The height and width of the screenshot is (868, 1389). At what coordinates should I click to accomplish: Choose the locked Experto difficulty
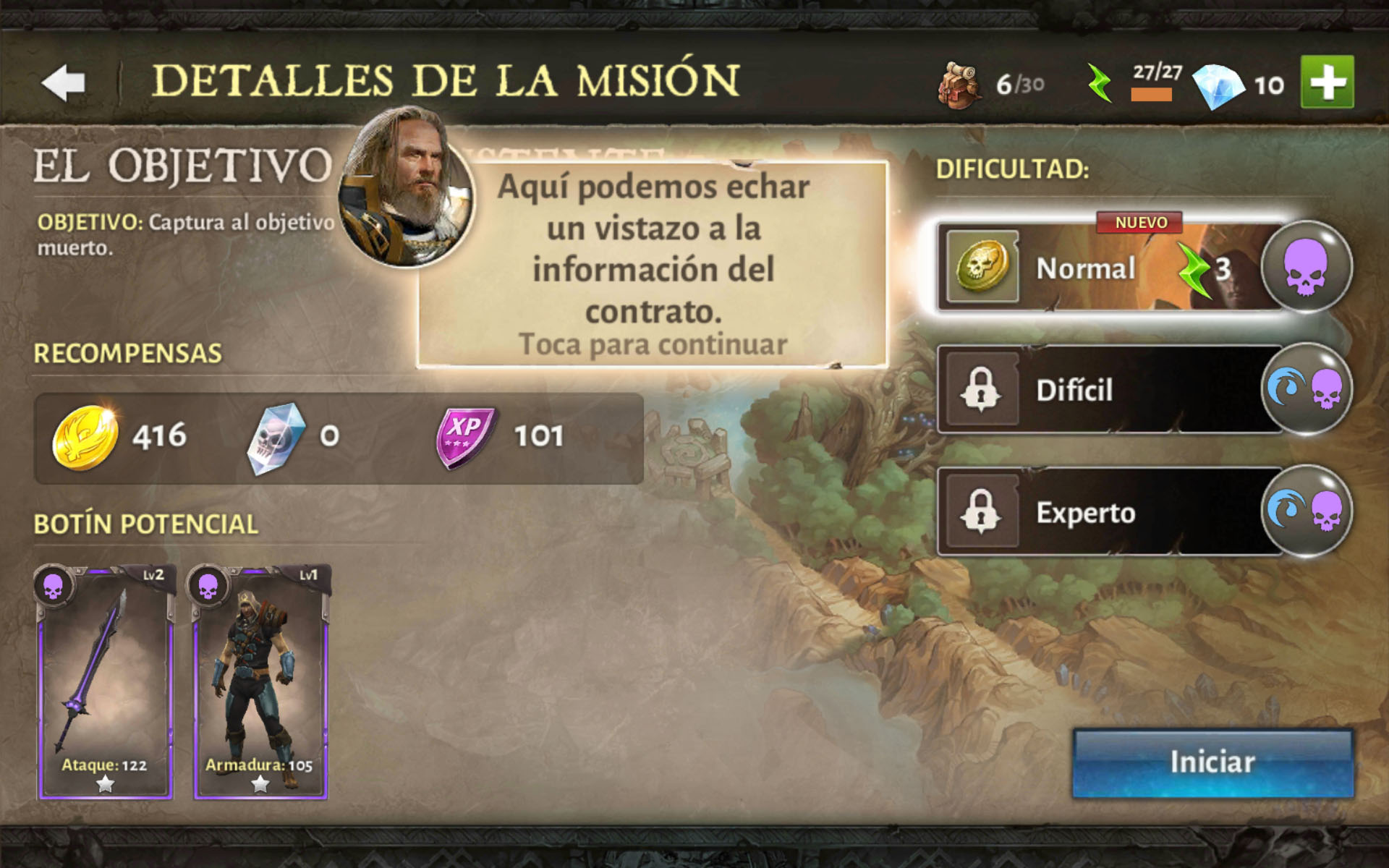[x=1107, y=512]
